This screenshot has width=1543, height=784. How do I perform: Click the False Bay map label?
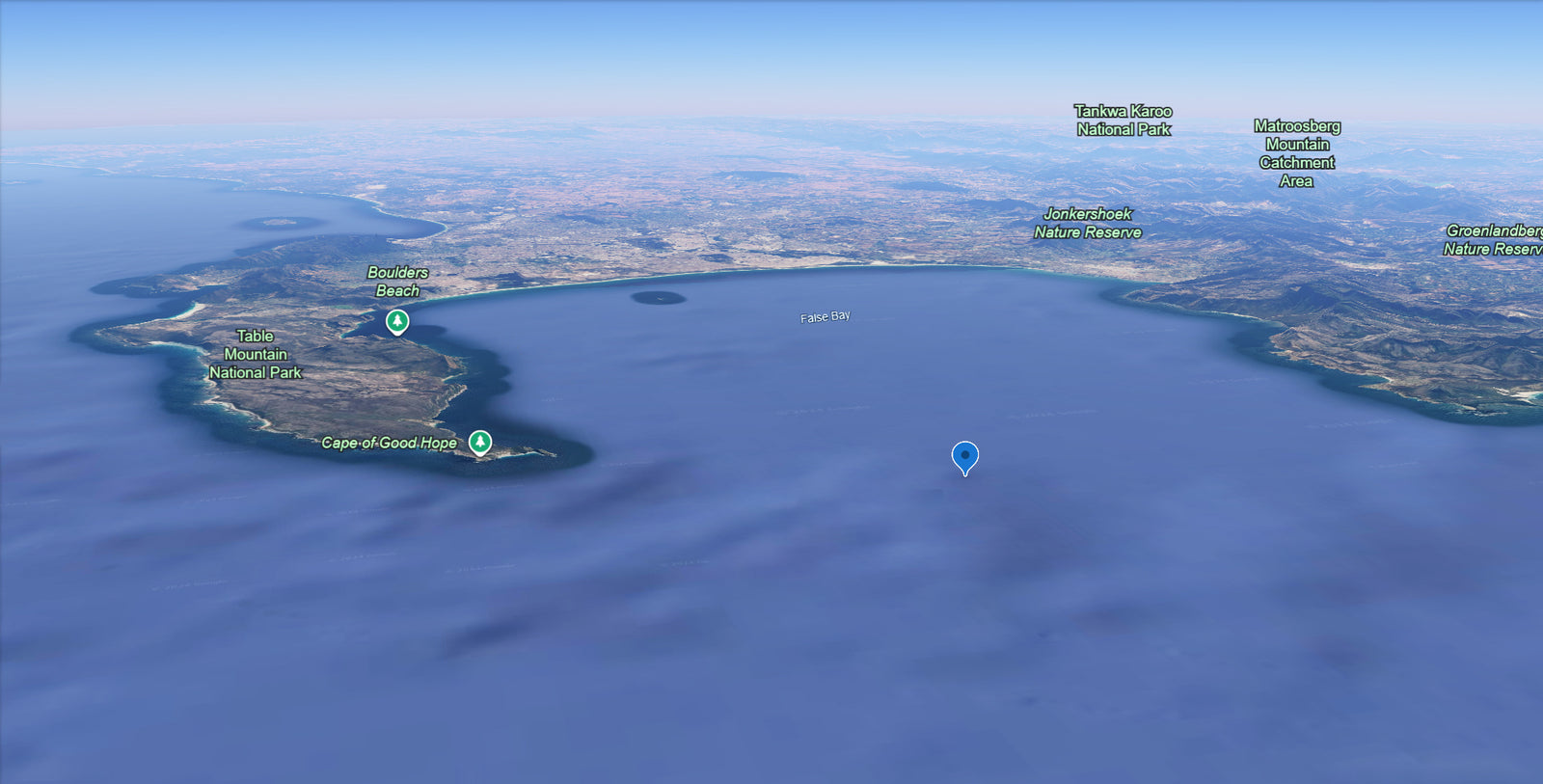click(826, 316)
